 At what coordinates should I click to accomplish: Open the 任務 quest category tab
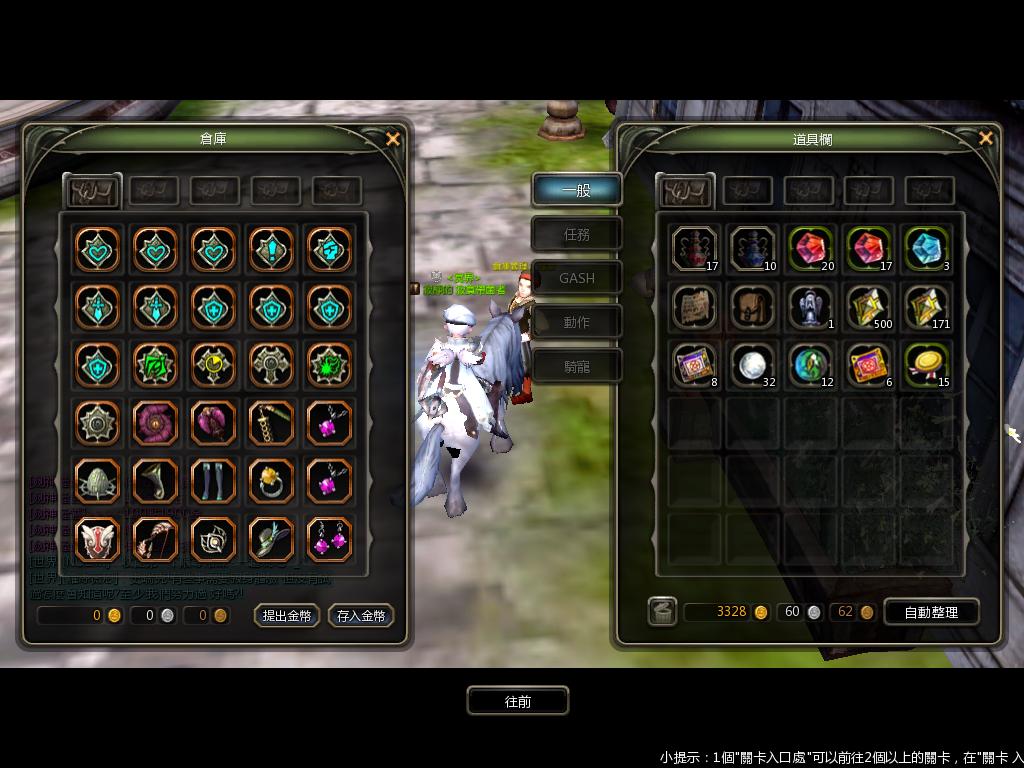577,234
